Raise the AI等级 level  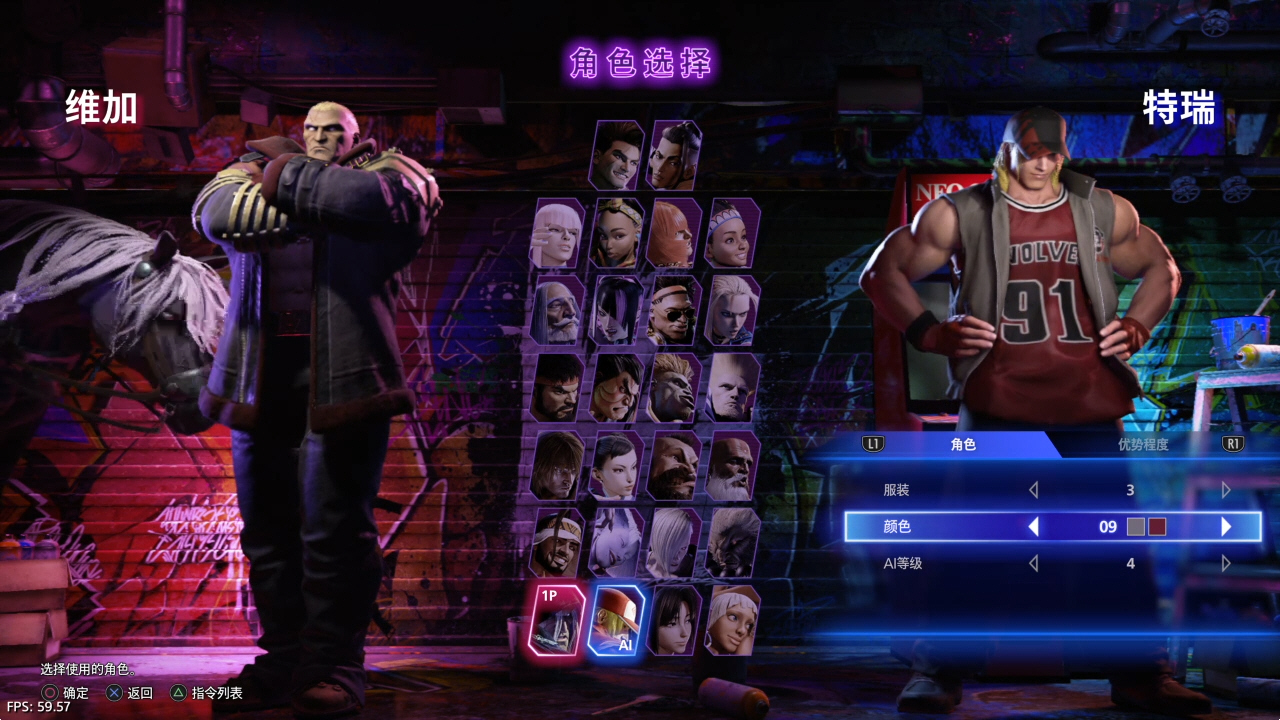tap(1226, 563)
